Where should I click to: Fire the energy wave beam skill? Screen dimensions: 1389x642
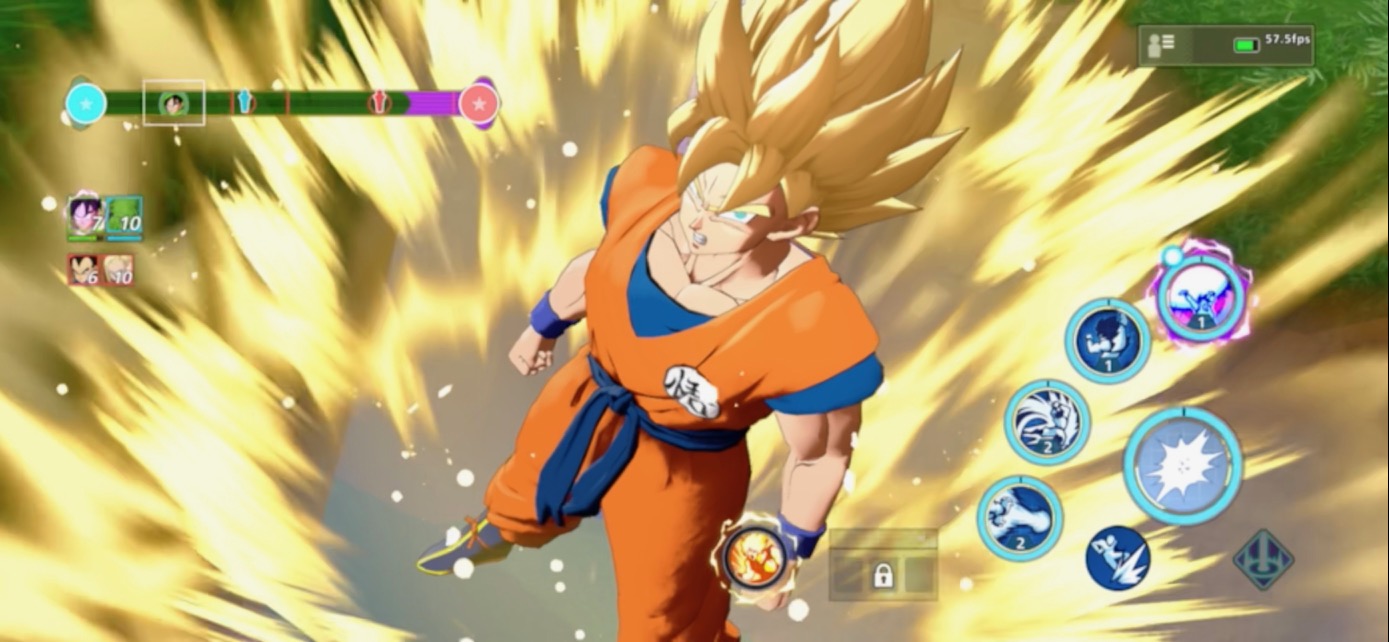(x=1019, y=517)
